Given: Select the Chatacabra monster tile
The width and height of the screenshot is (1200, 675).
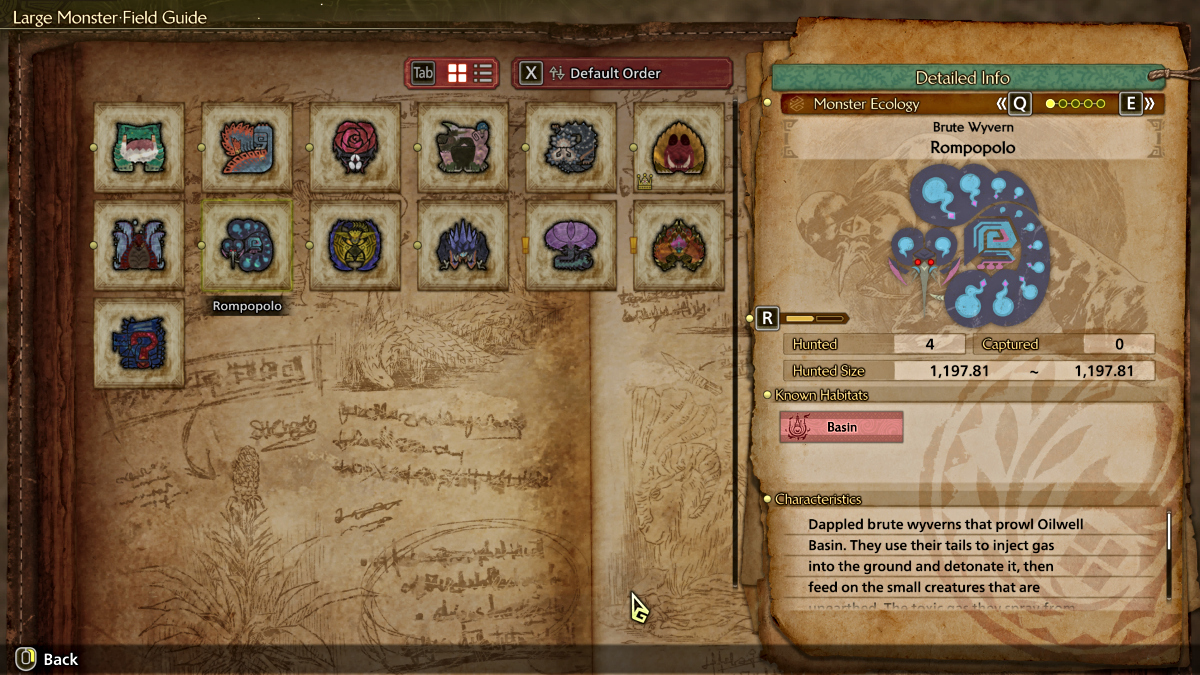Looking at the screenshot, I should tap(139, 147).
